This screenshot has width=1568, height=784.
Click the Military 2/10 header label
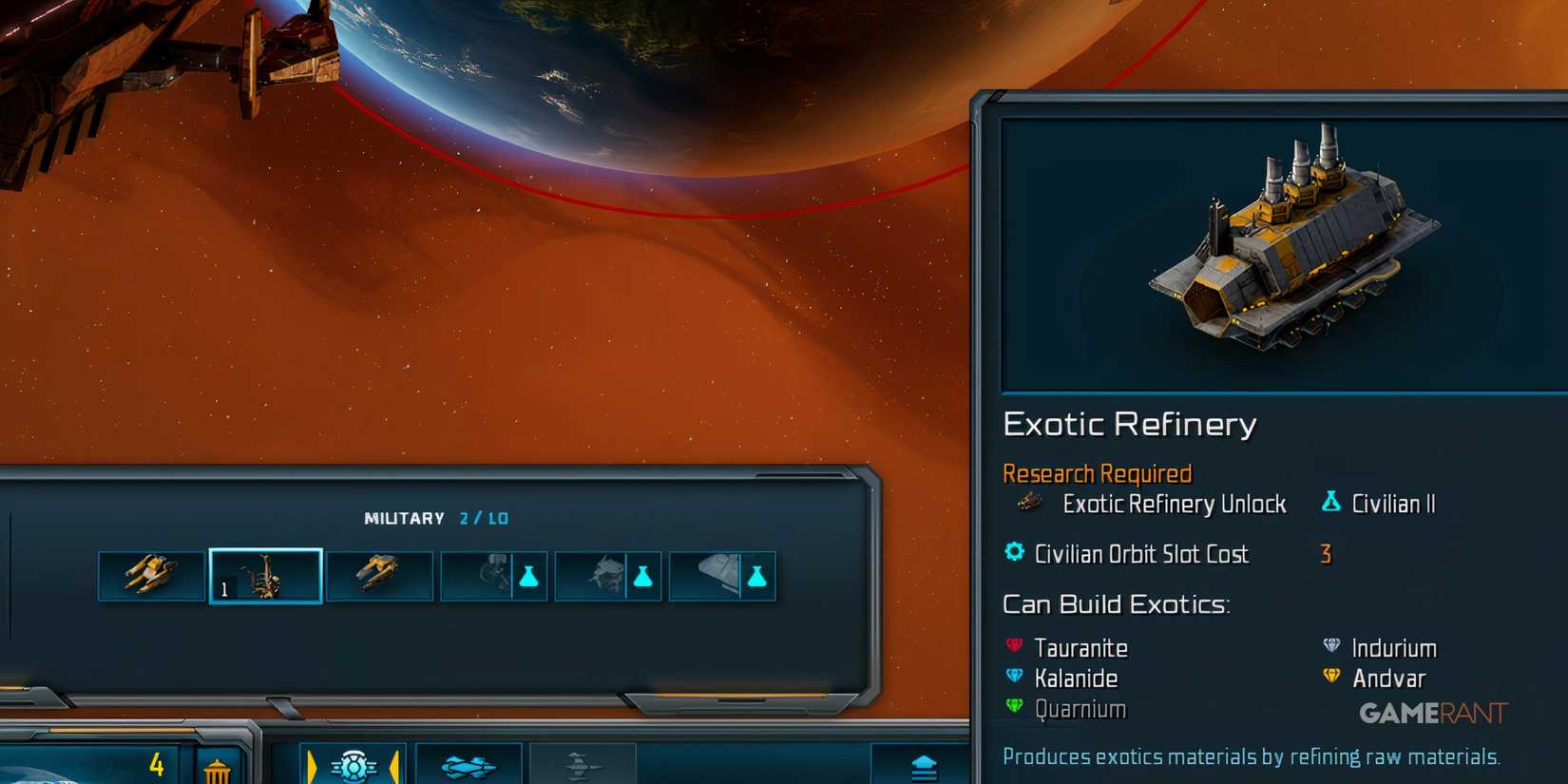pos(435,518)
